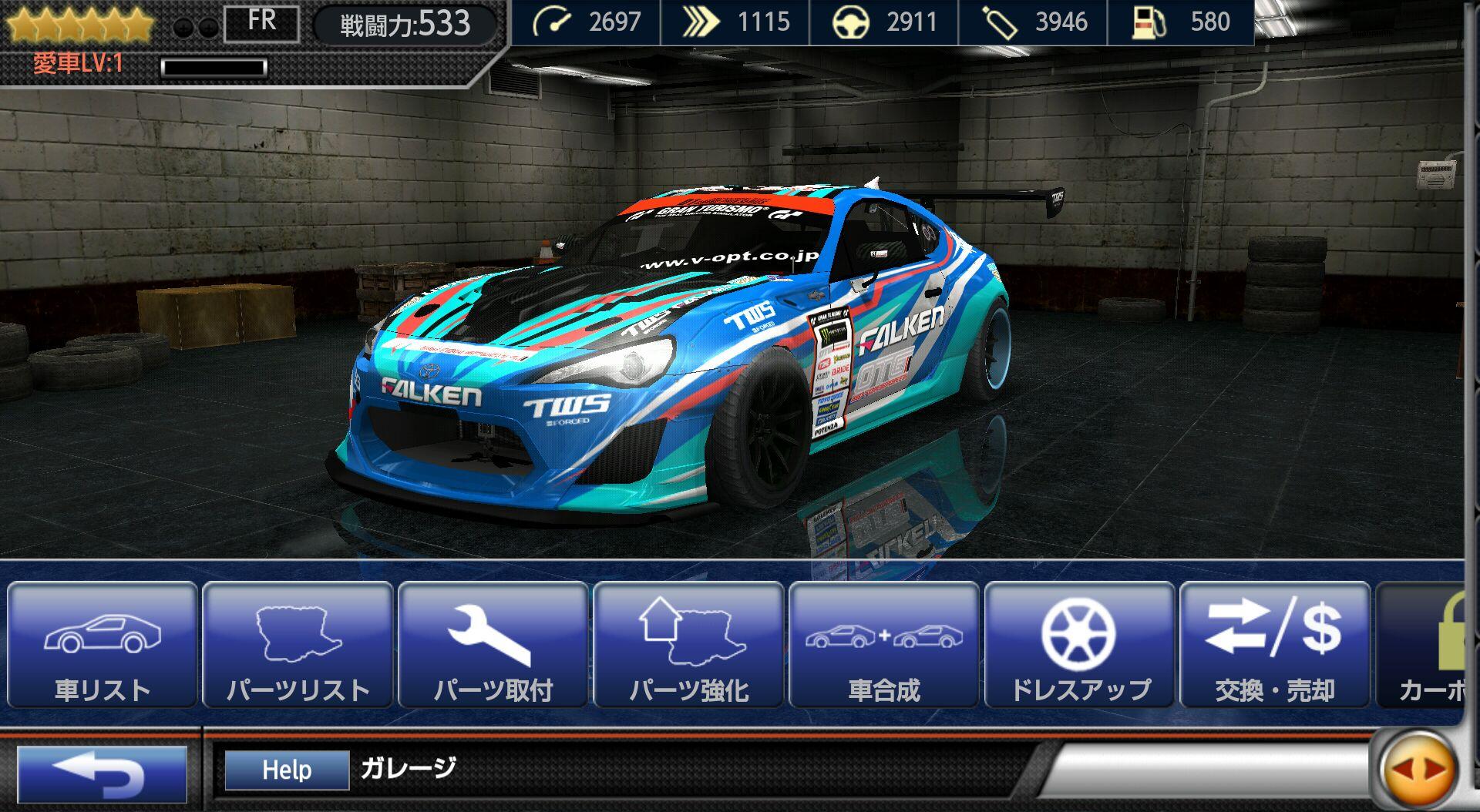
Task: Choose 車合成 car fusion button
Action: 884,645
